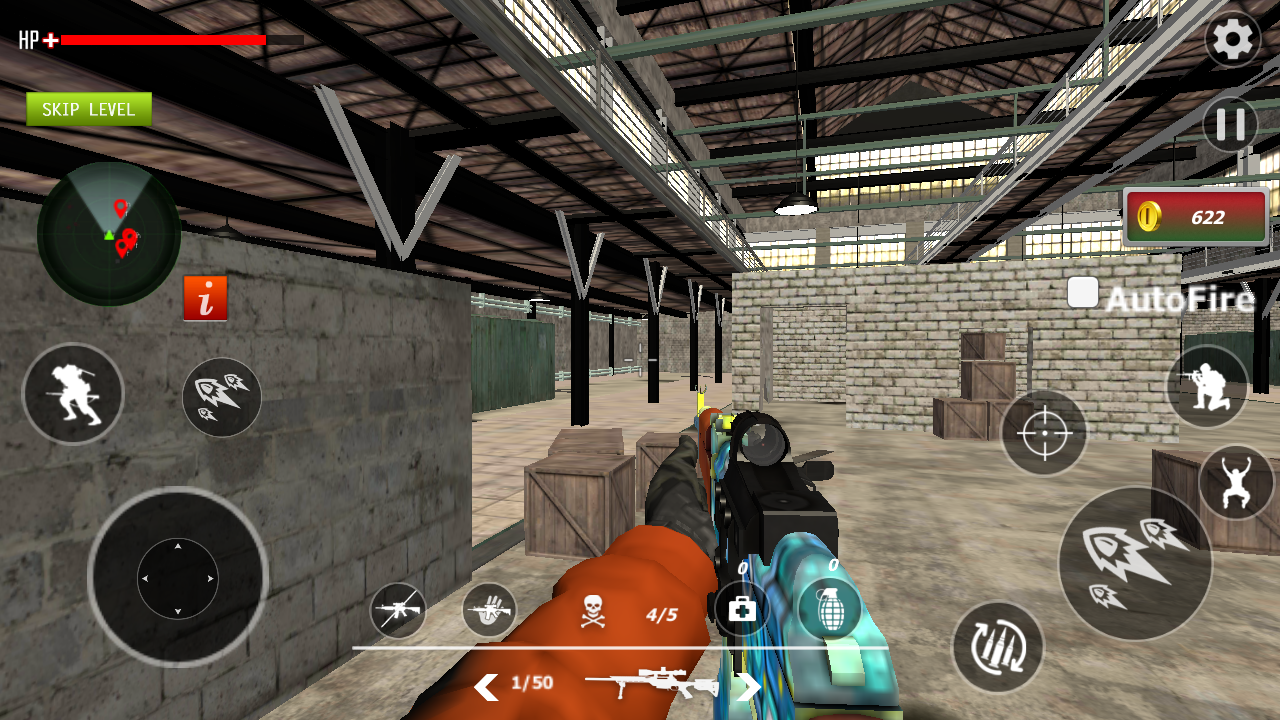The width and height of the screenshot is (1280, 720).
Task: Switch to the previous weapon arrow
Action: click(486, 686)
